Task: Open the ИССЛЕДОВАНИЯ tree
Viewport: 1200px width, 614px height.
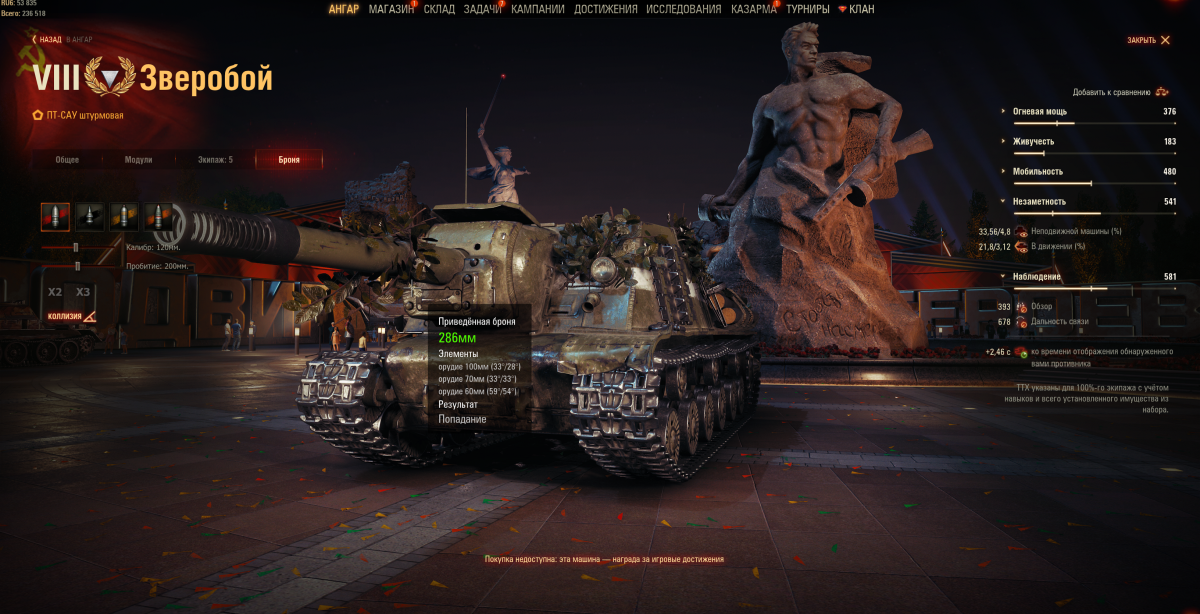Action: click(x=683, y=9)
